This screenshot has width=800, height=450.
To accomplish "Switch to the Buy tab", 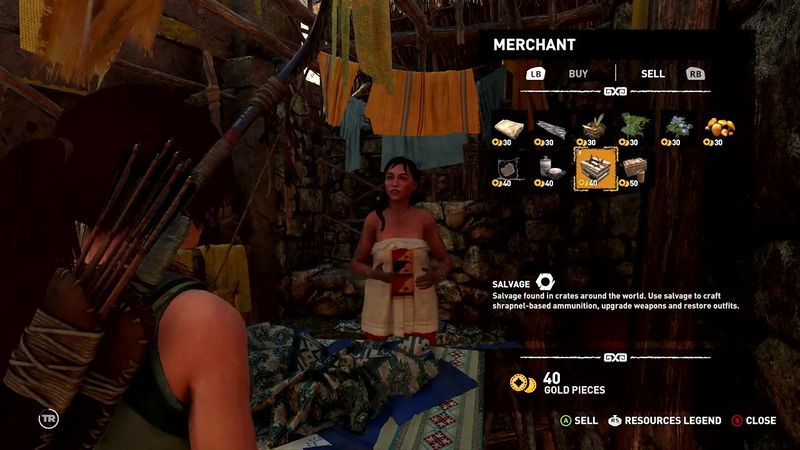I will (578, 73).
